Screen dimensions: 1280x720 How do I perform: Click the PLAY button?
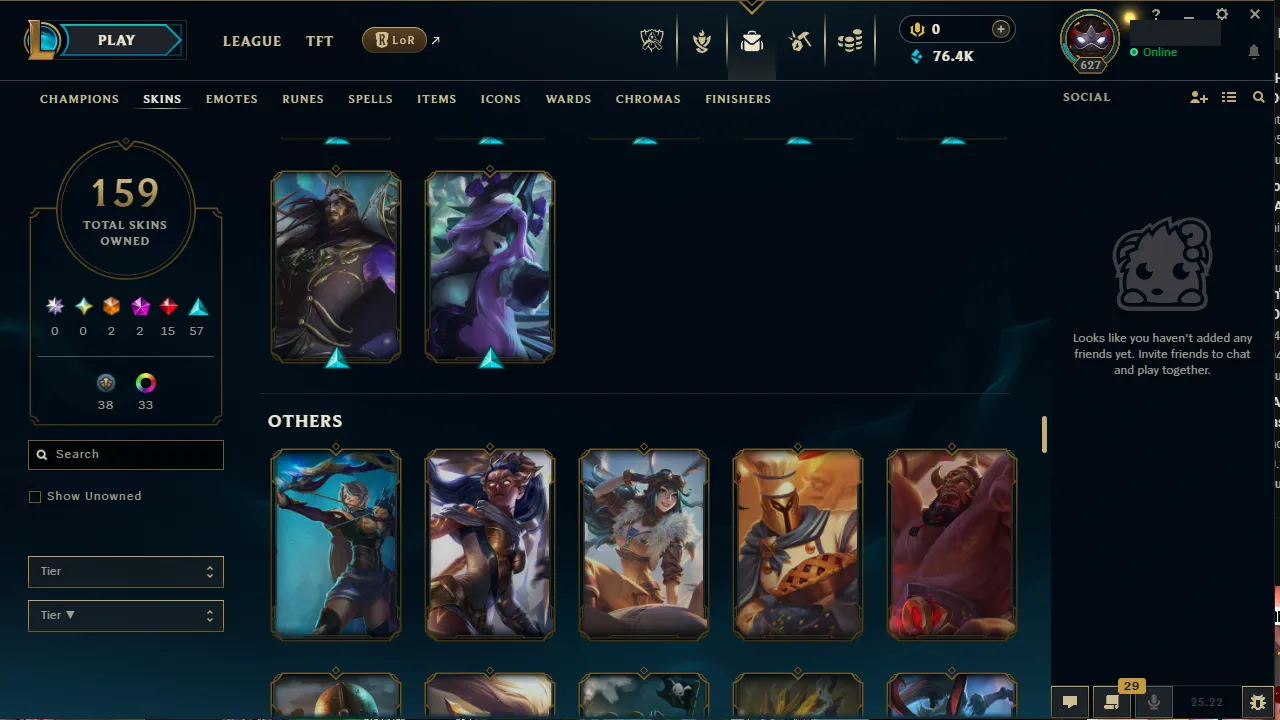pyautogui.click(x=116, y=40)
